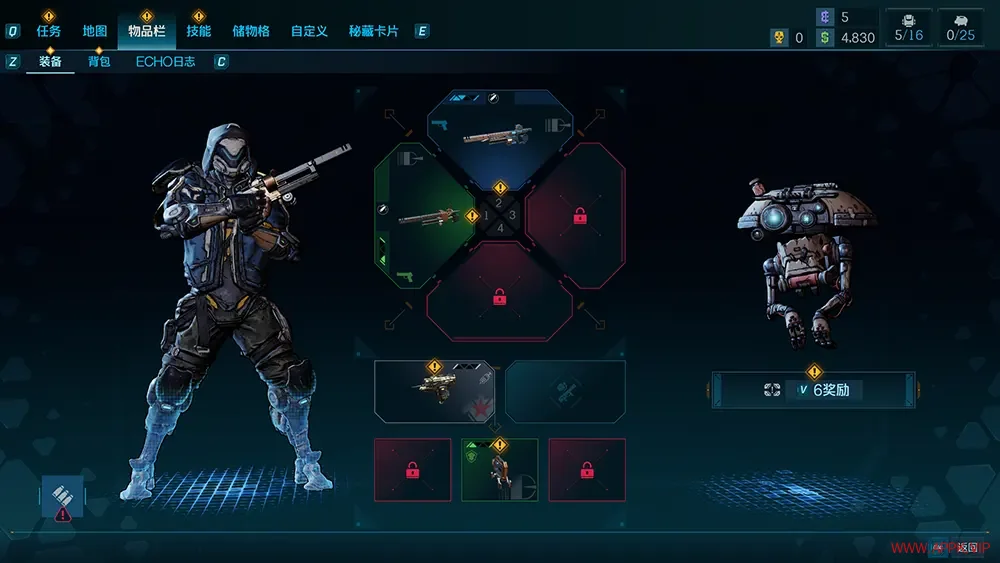Open the 任务 missions tab

click(49, 31)
